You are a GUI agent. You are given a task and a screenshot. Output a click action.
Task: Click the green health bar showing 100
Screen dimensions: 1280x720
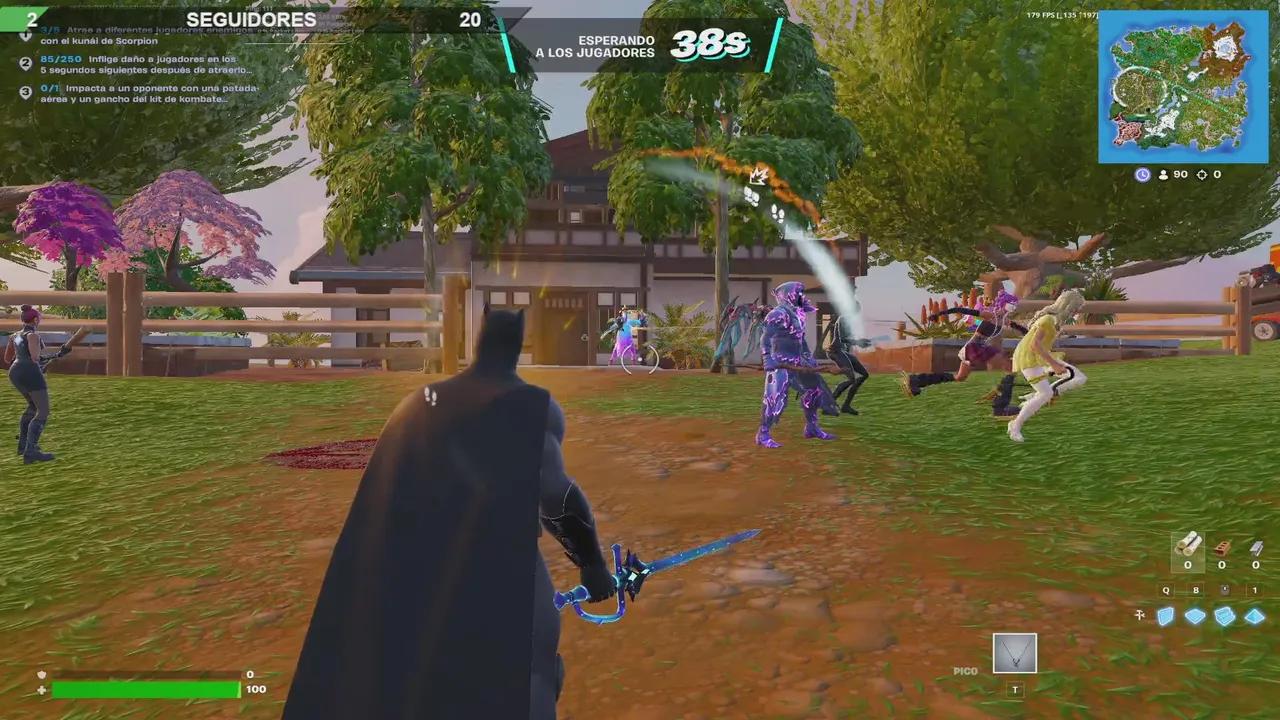pos(145,689)
